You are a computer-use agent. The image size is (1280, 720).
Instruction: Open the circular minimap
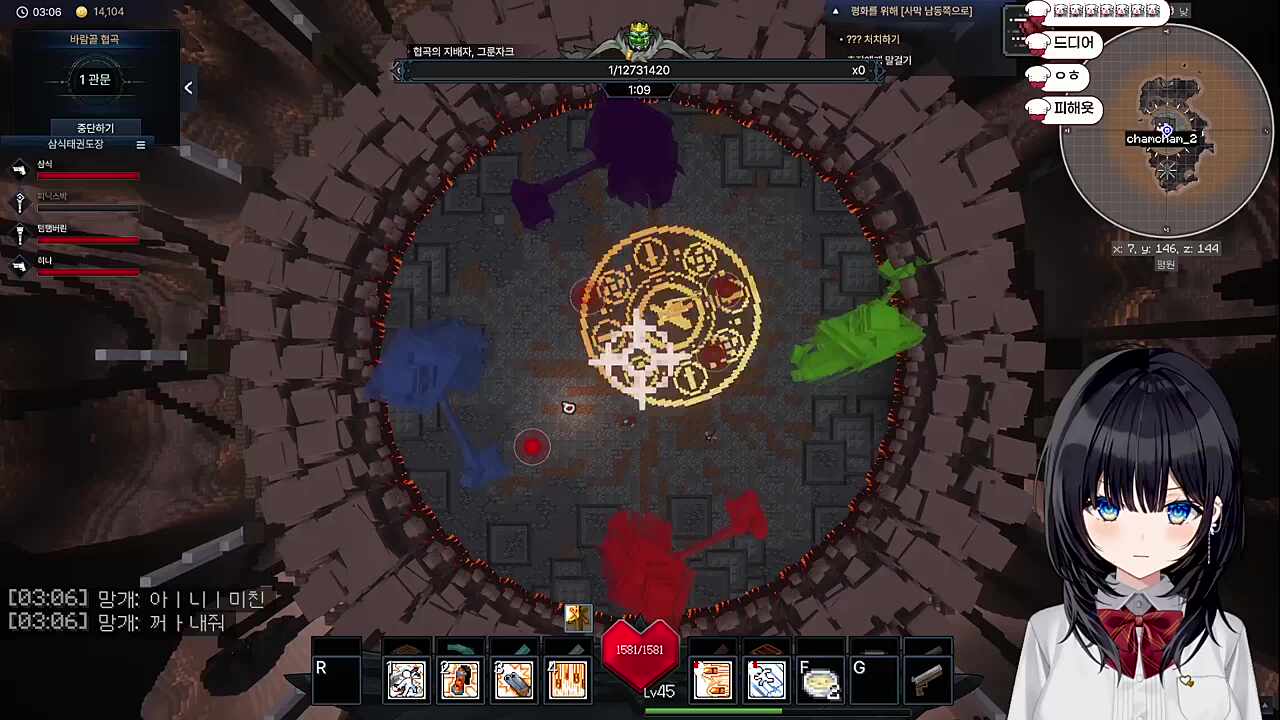tap(1166, 132)
